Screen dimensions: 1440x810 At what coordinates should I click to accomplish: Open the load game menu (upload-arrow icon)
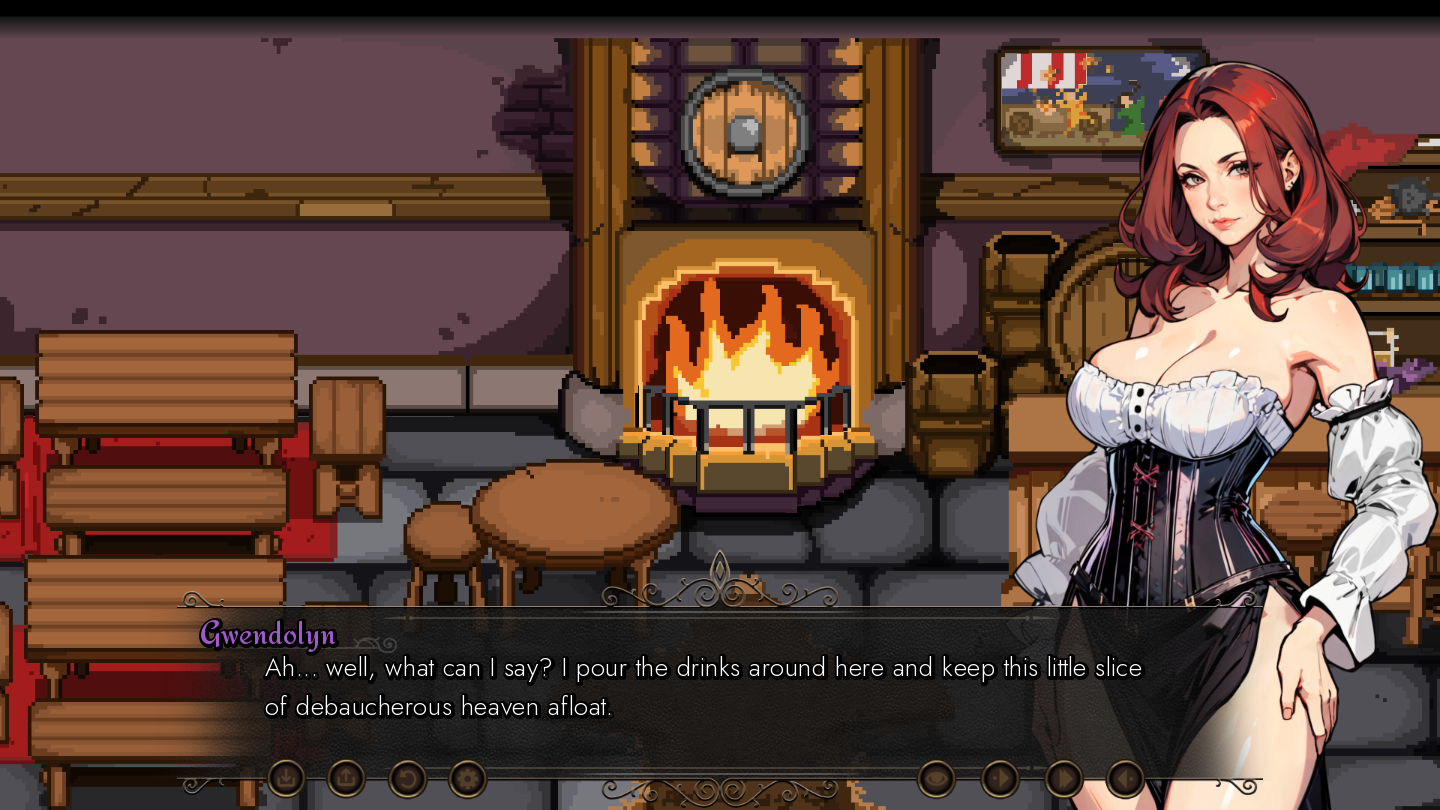pos(347,777)
